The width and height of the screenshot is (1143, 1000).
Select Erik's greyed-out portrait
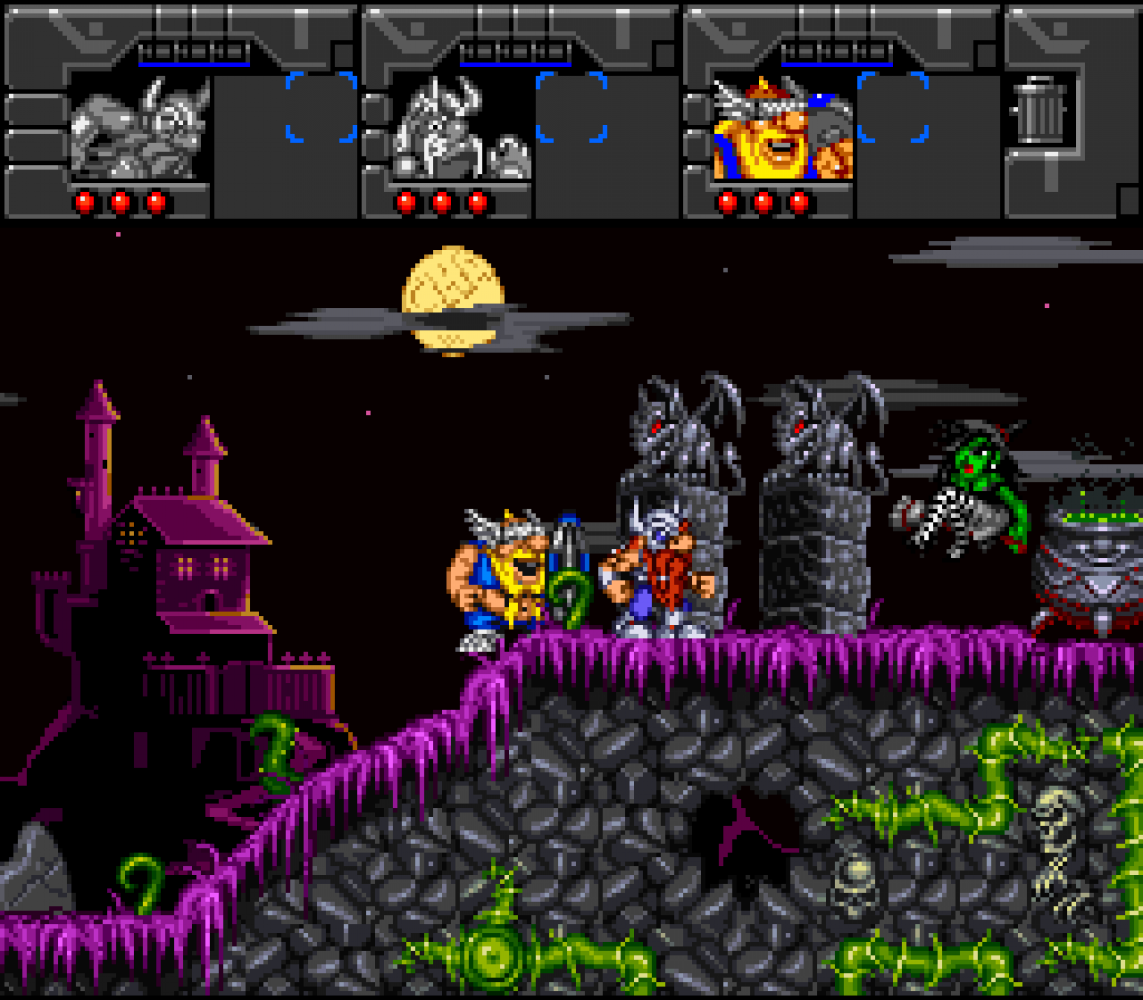tap(140, 128)
